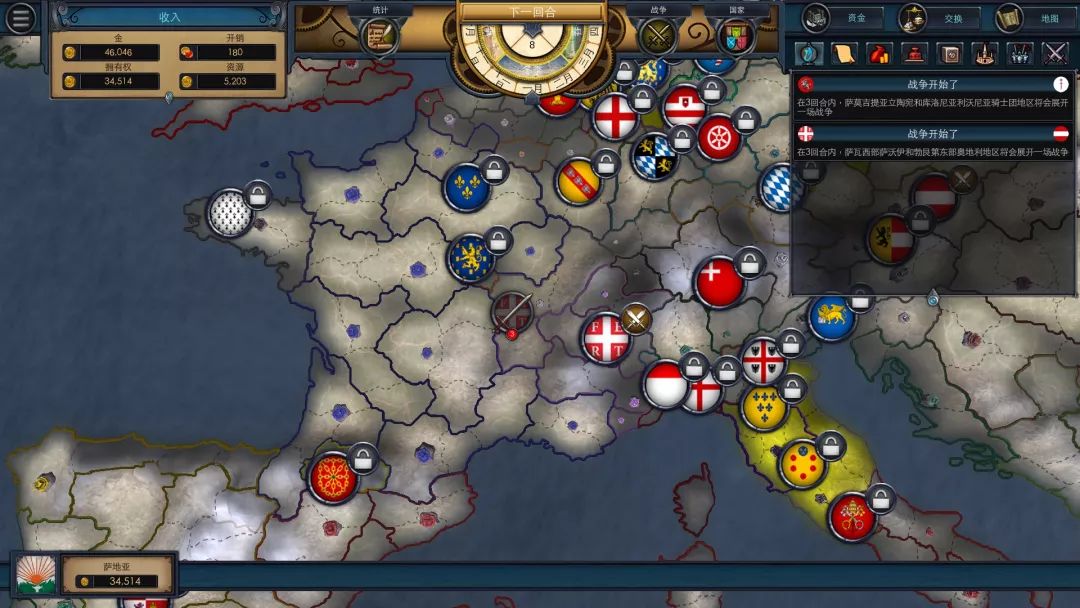This screenshot has width=1080, height=608.
Task: Open the 战争 crossed swords panel
Action: (659, 36)
